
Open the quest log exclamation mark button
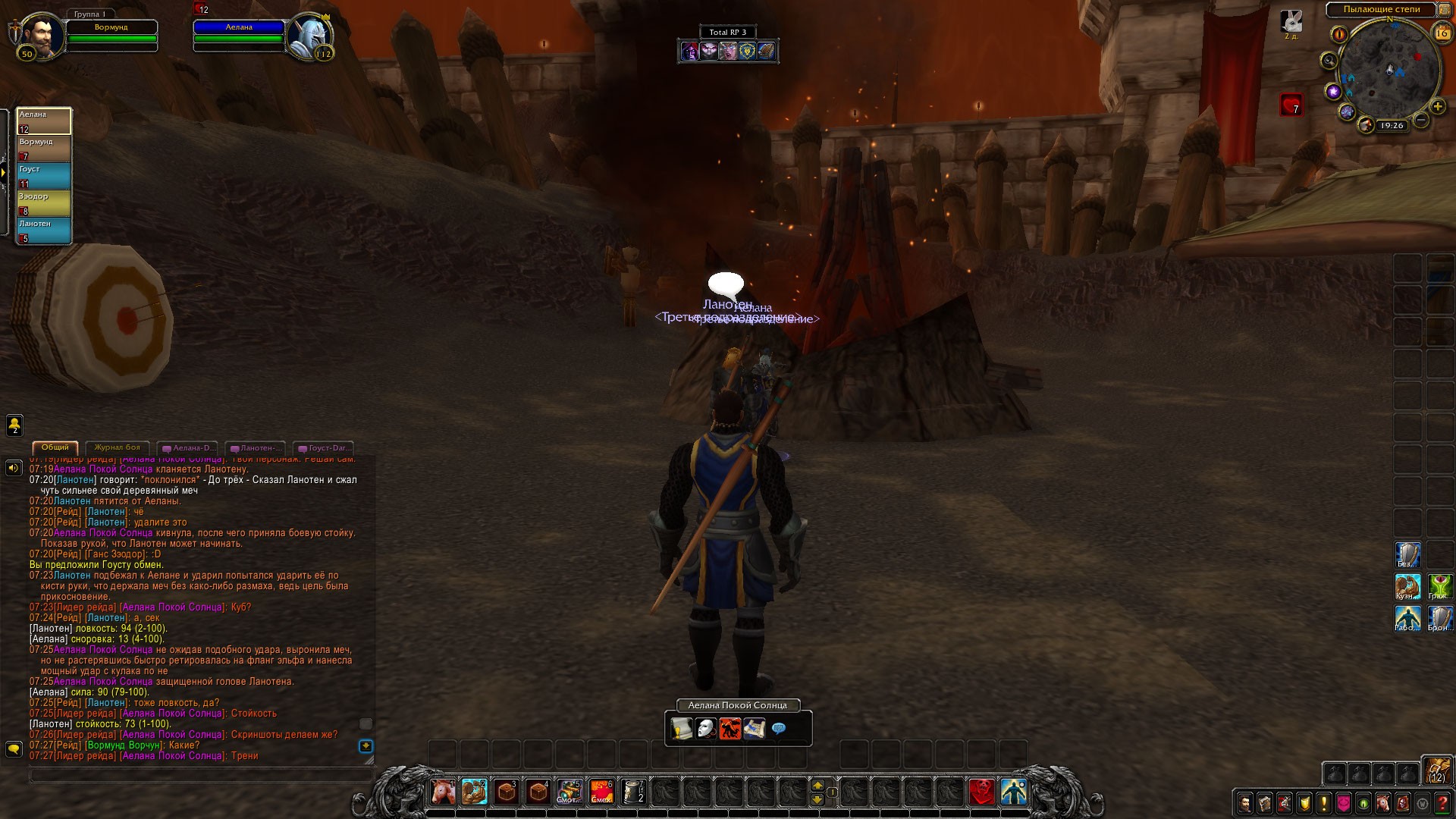tap(1324, 802)
